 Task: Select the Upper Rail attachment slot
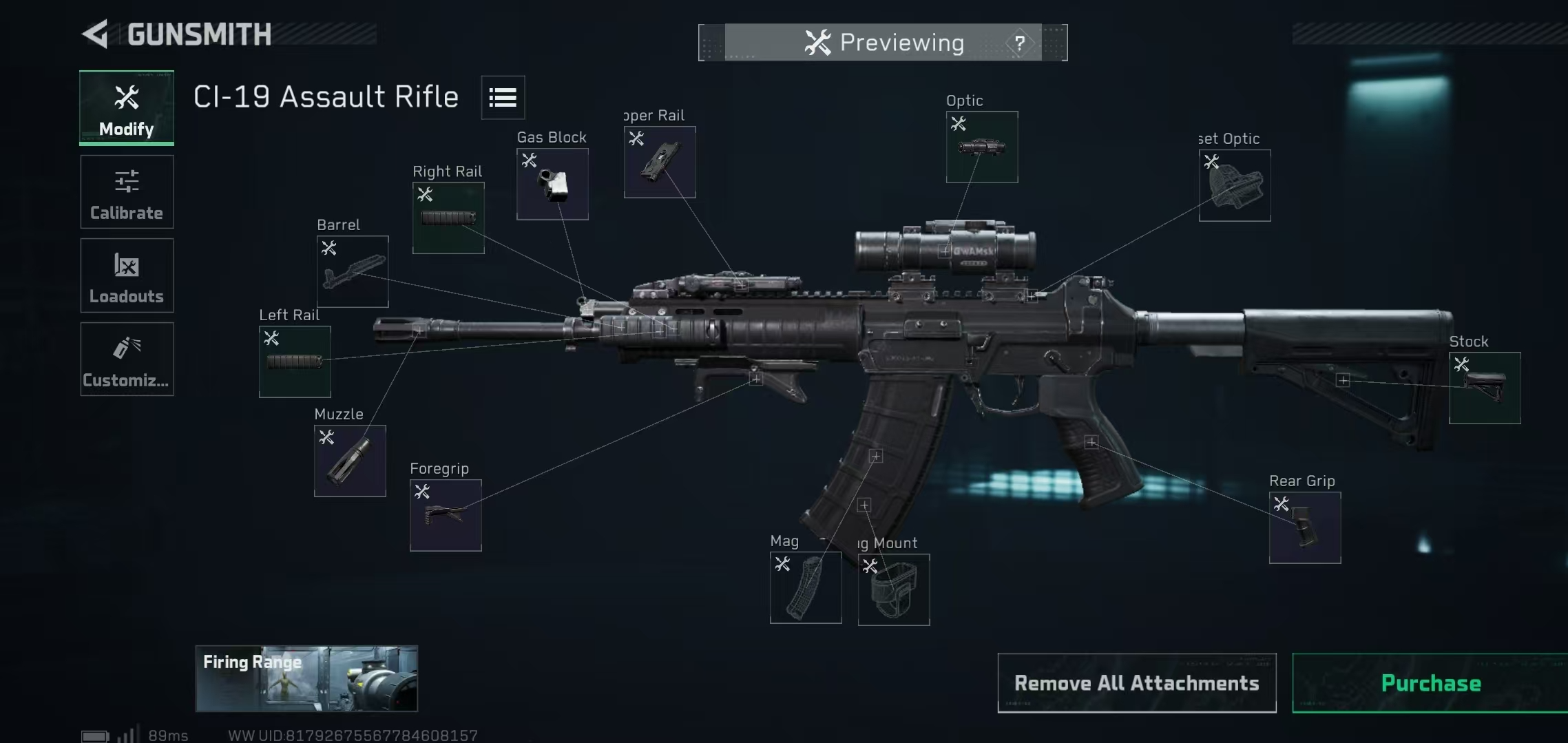tap(660, 162)
